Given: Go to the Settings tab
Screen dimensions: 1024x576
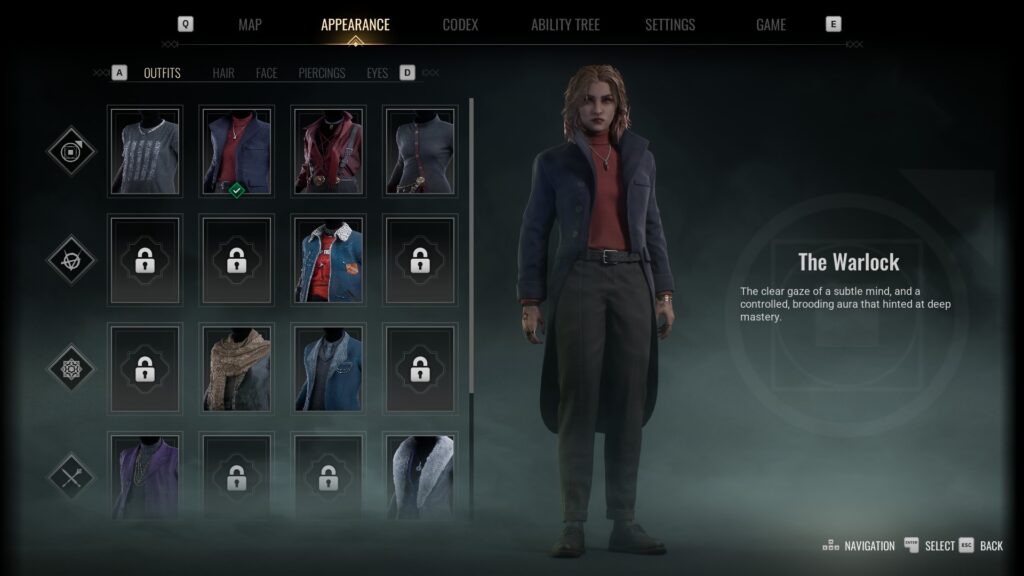Looking at the screenshot, I should point(670,25).
